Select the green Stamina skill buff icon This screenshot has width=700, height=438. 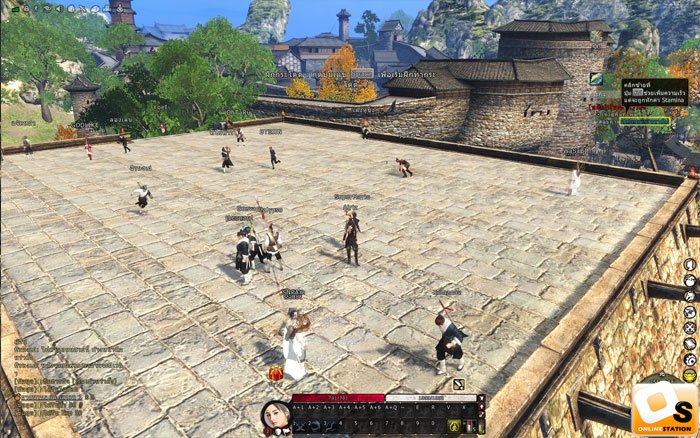click(597, 79)
